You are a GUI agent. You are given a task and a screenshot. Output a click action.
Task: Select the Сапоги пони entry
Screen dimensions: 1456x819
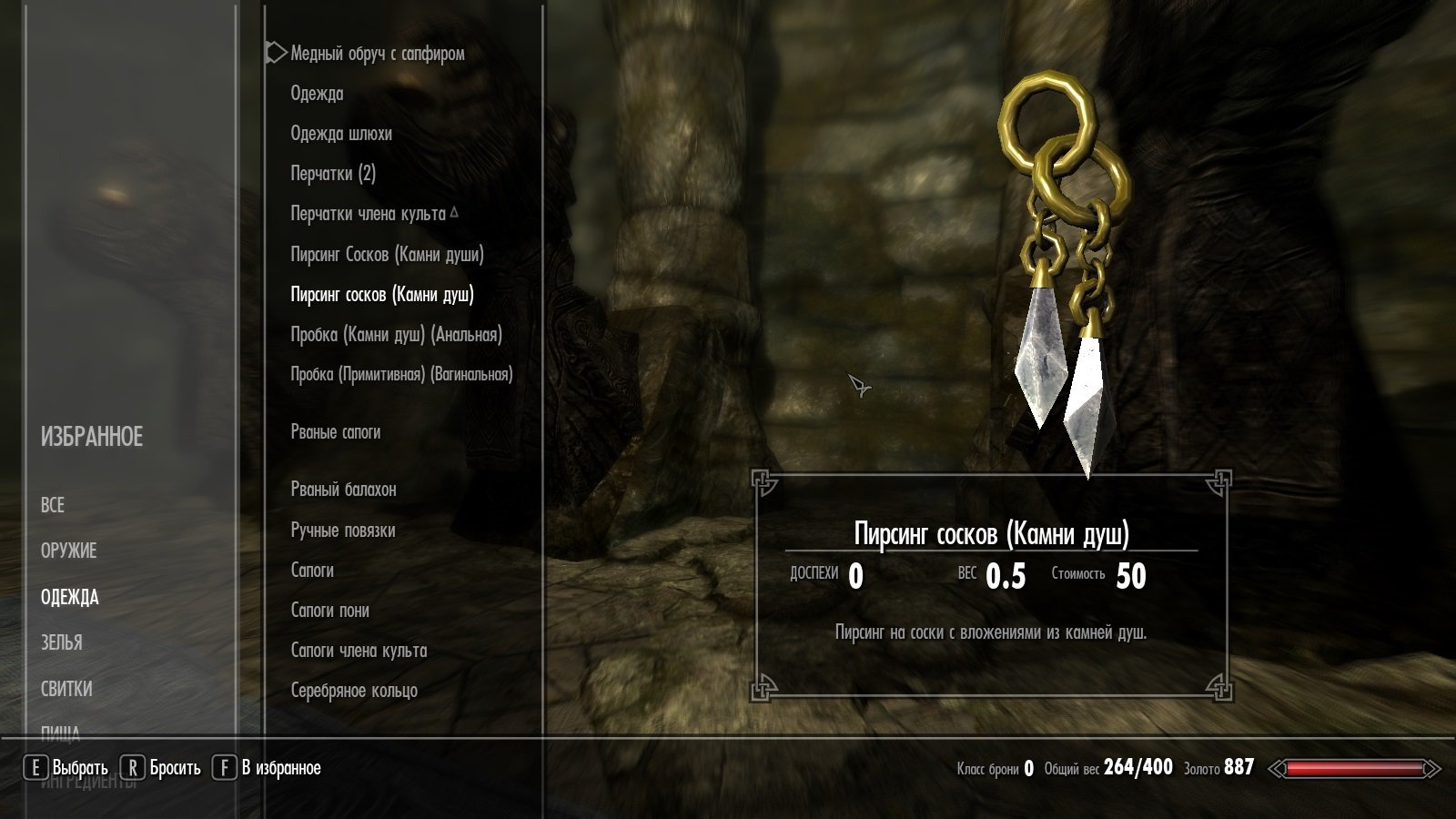(329, 611)
